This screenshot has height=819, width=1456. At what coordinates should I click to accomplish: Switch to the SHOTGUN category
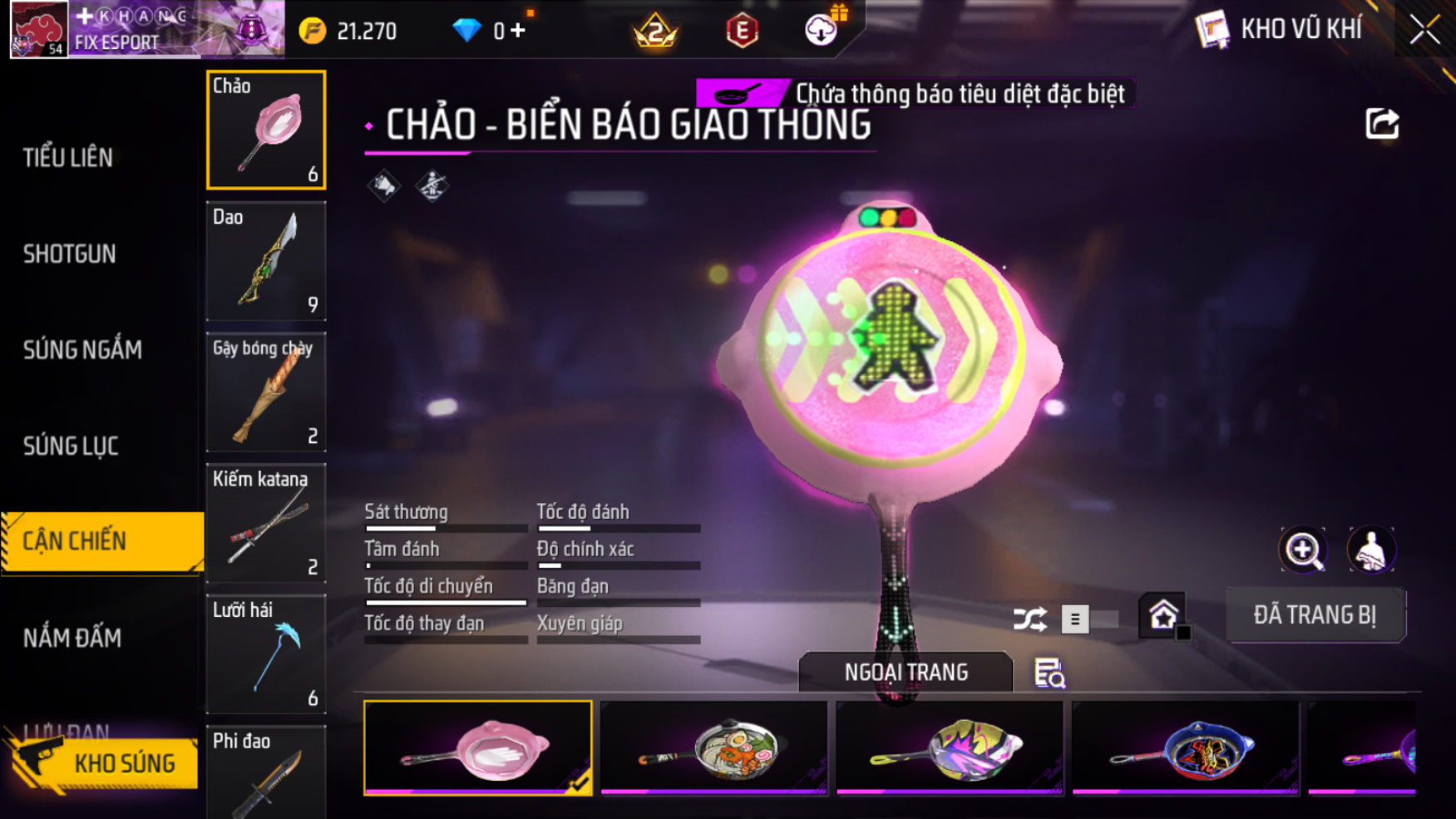(x=70, y=254)
